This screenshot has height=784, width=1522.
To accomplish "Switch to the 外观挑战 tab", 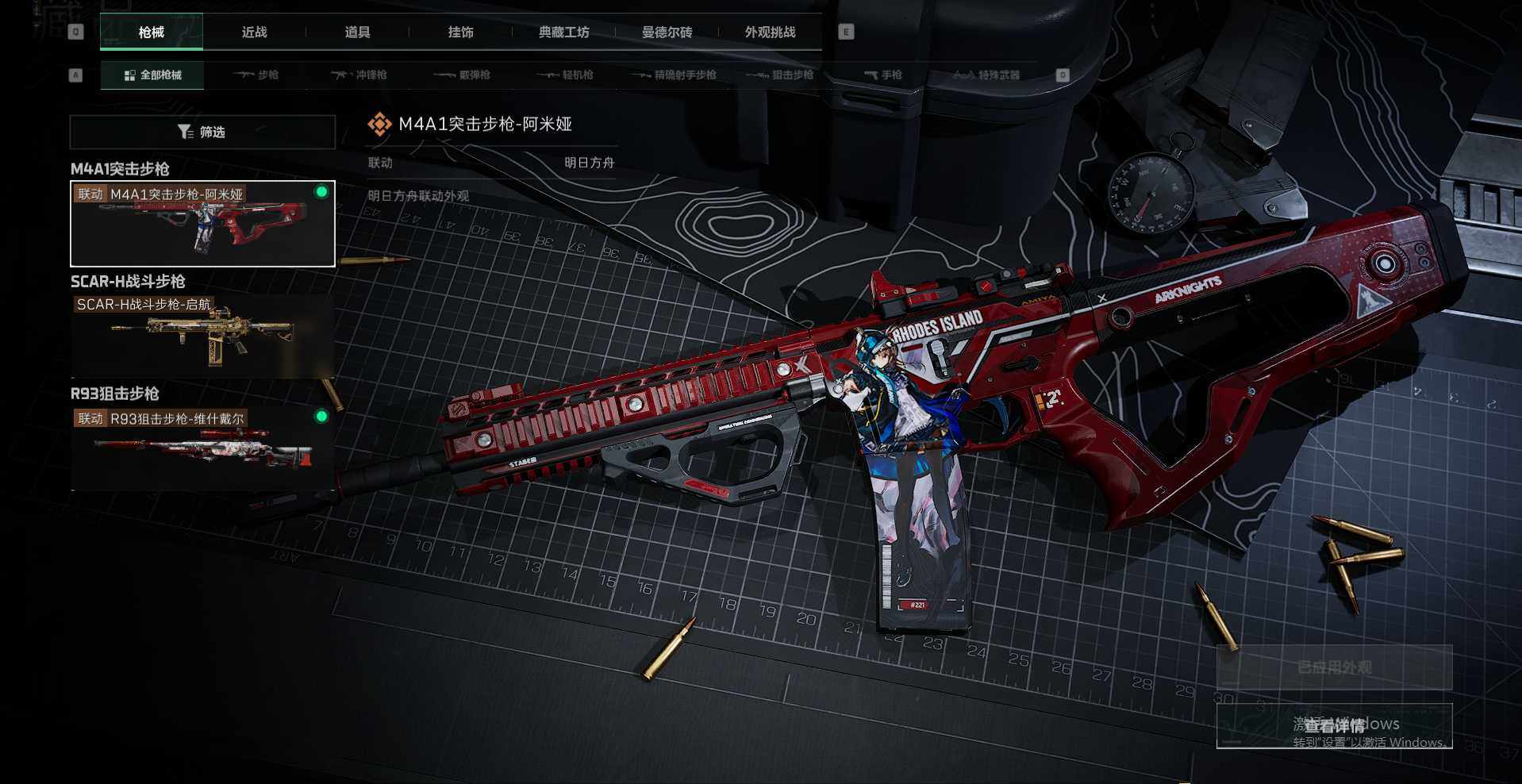I will point(770,33).
